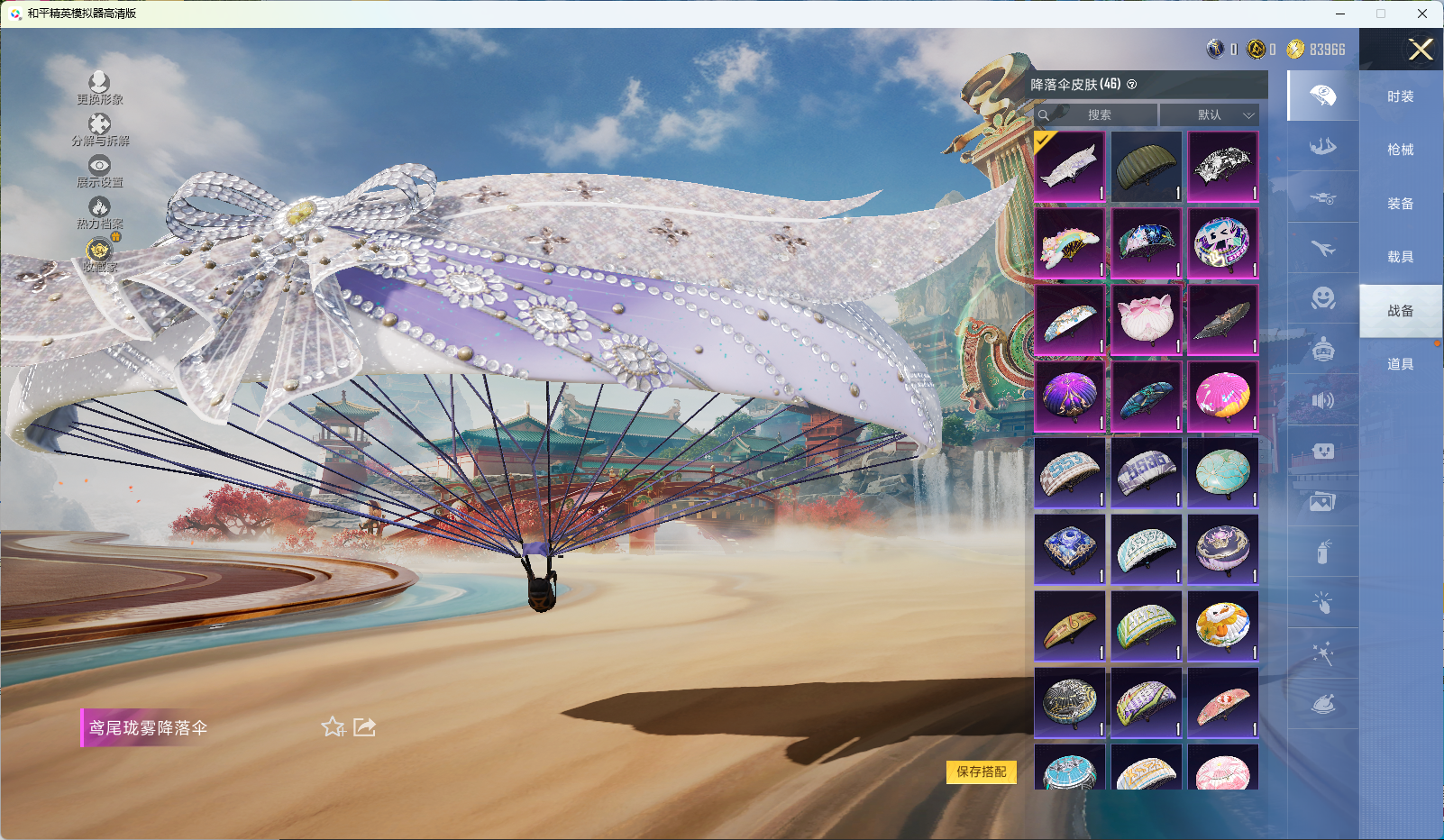Open the 枪械 category tab
The height and width of the screenshot is (840, 1444).
click(1400, 150)
